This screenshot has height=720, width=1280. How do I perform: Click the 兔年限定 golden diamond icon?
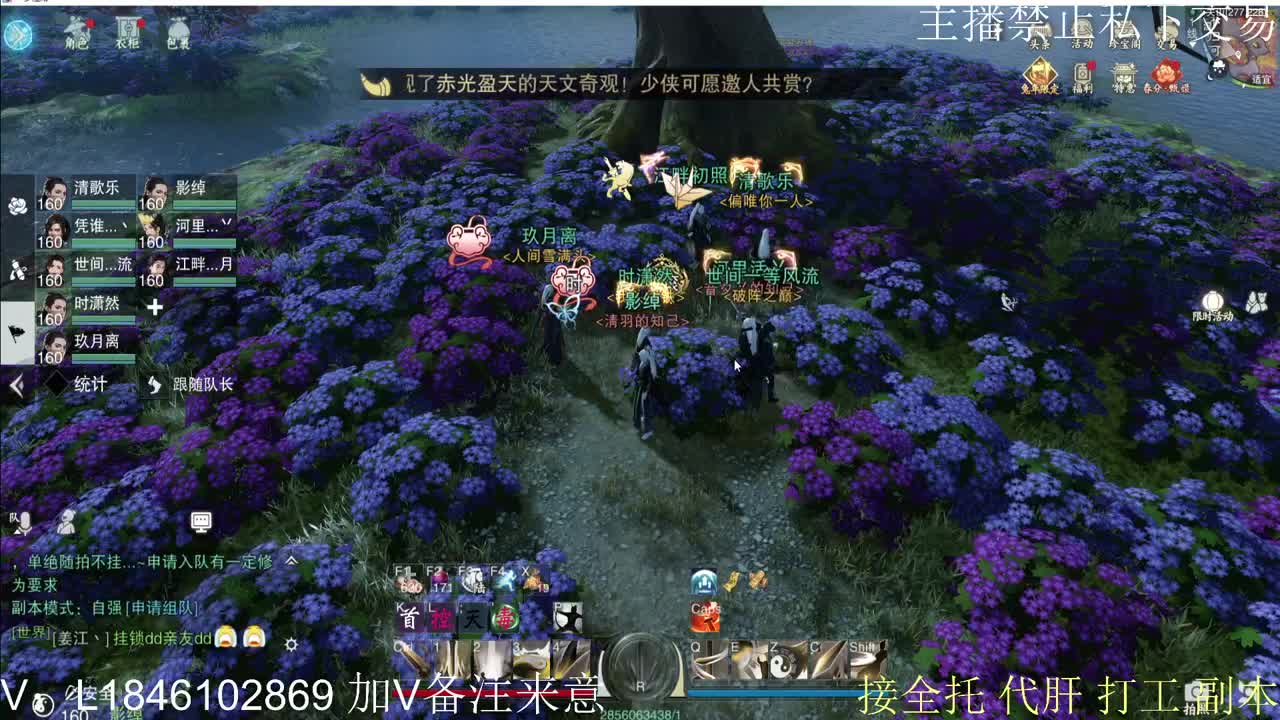tap(1040, 74)
